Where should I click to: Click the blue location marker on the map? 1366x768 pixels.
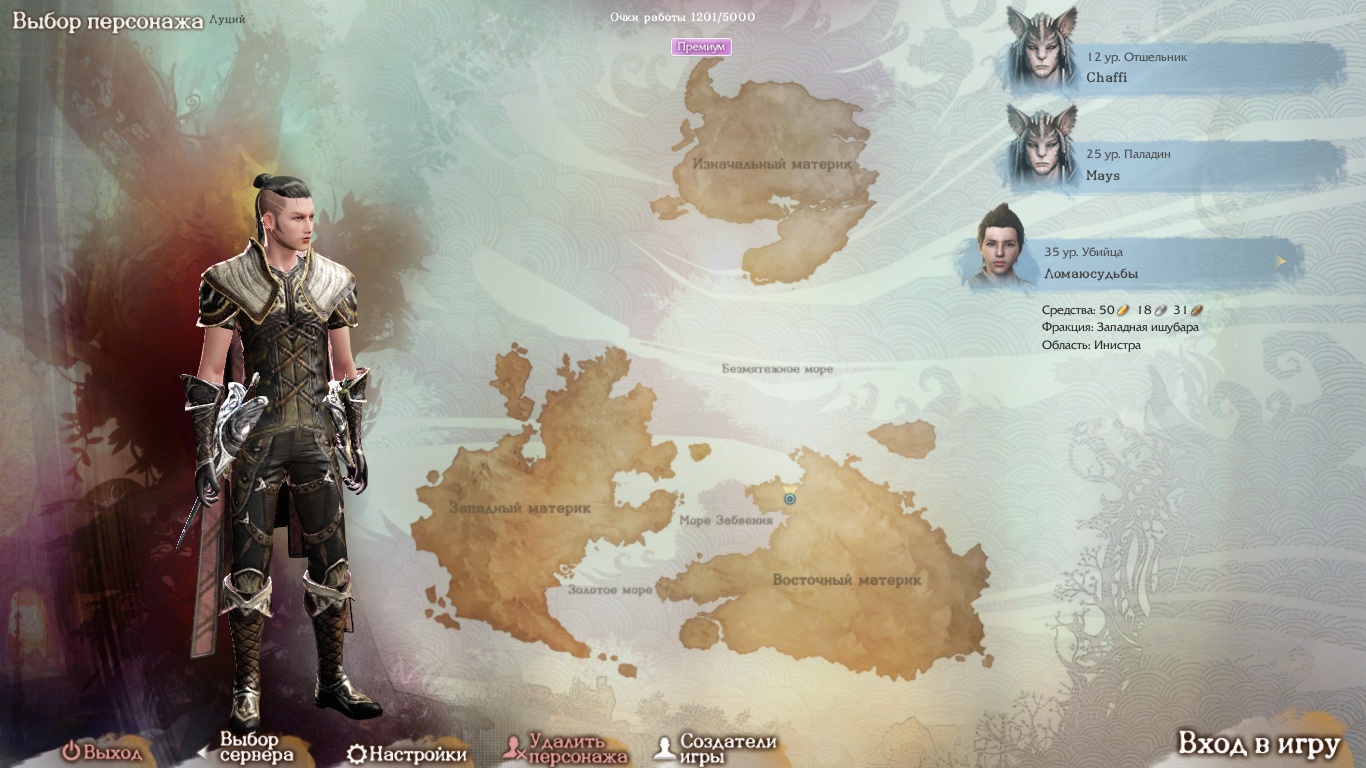[790, 497]
